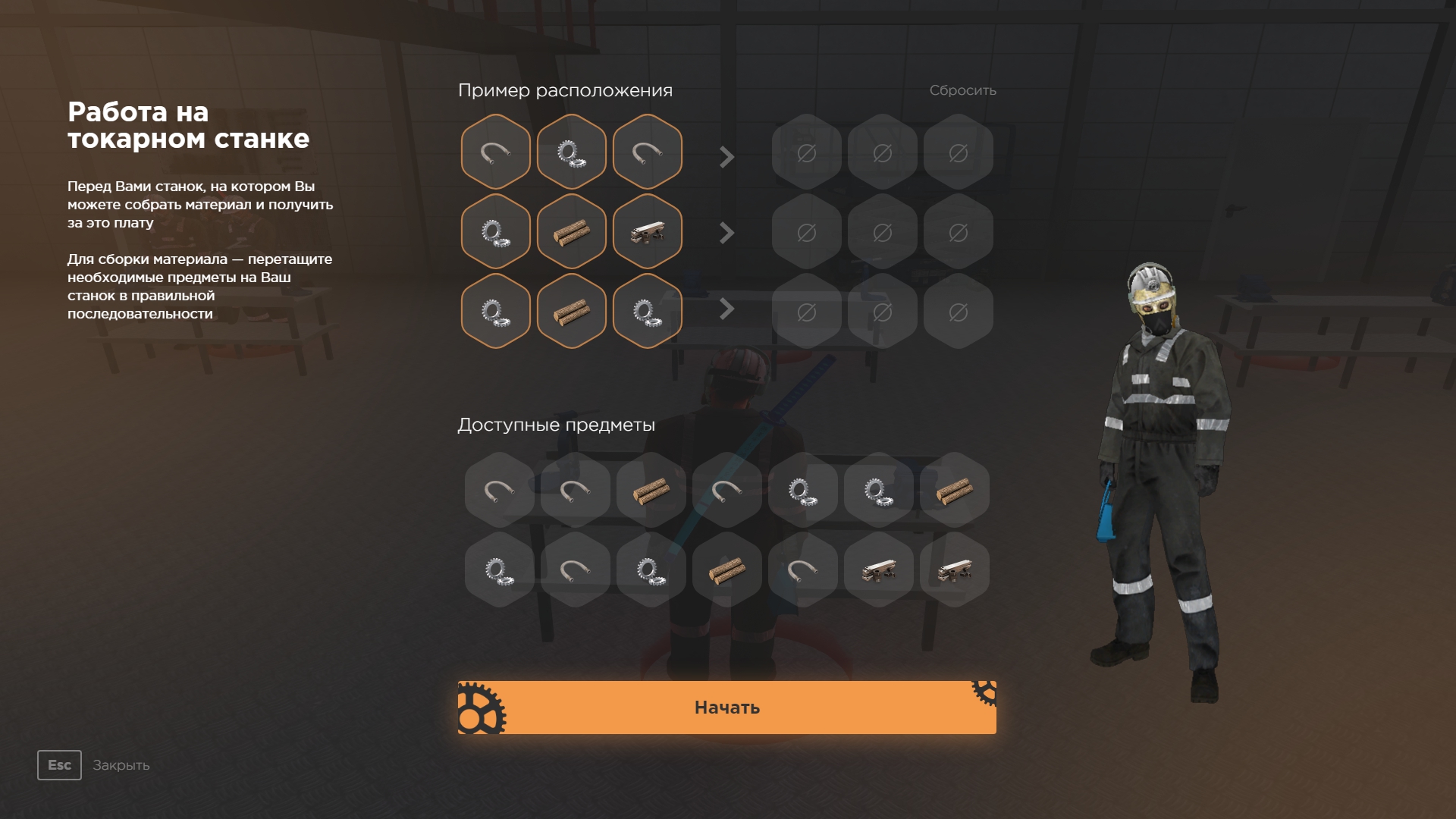1456x819 pixels.
Task: Choose the gear in the top example-layout row
Action: (571, 152)
